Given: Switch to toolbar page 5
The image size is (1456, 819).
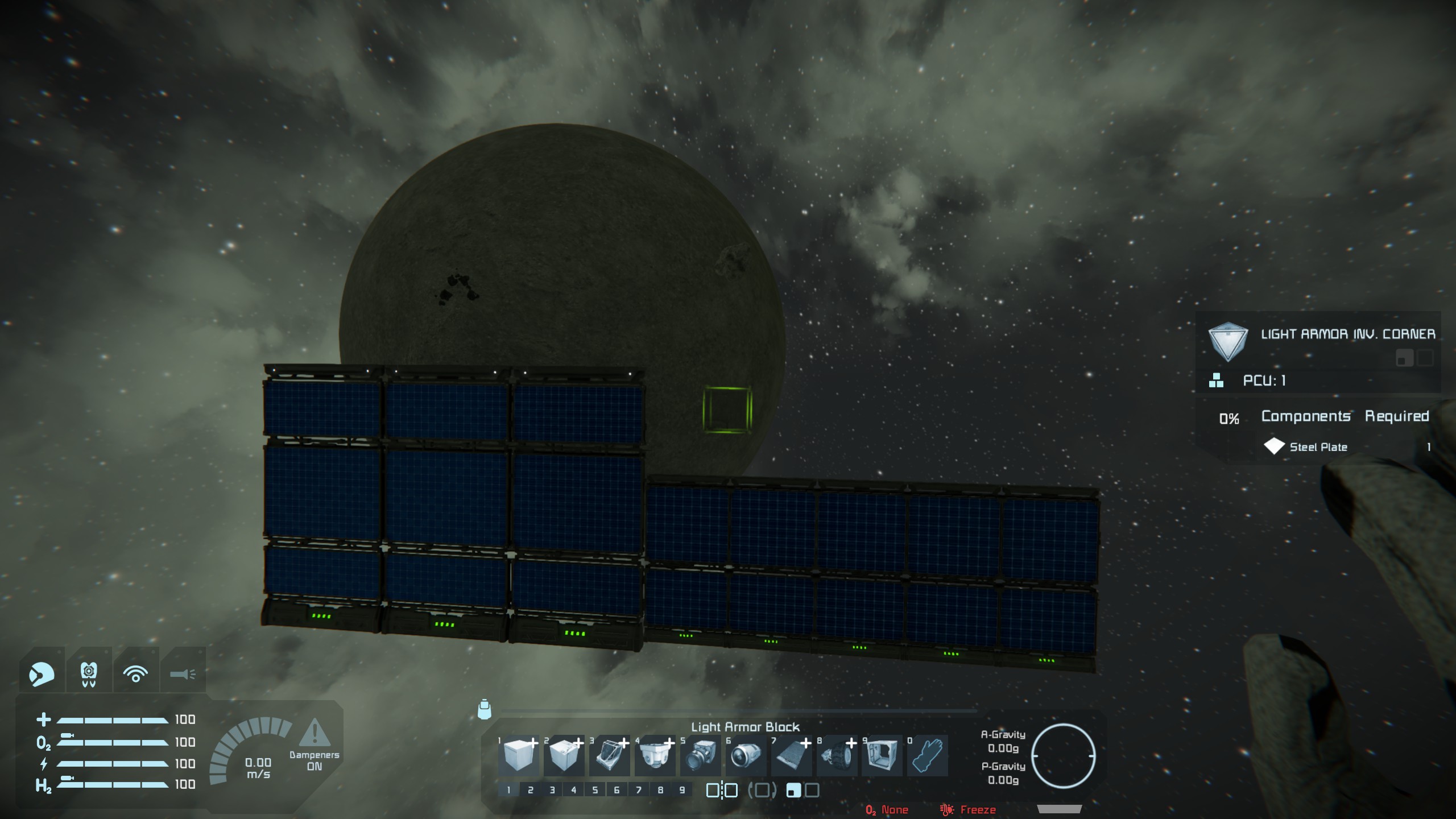Looking at the screenshot, I should (x=595, y=790).
